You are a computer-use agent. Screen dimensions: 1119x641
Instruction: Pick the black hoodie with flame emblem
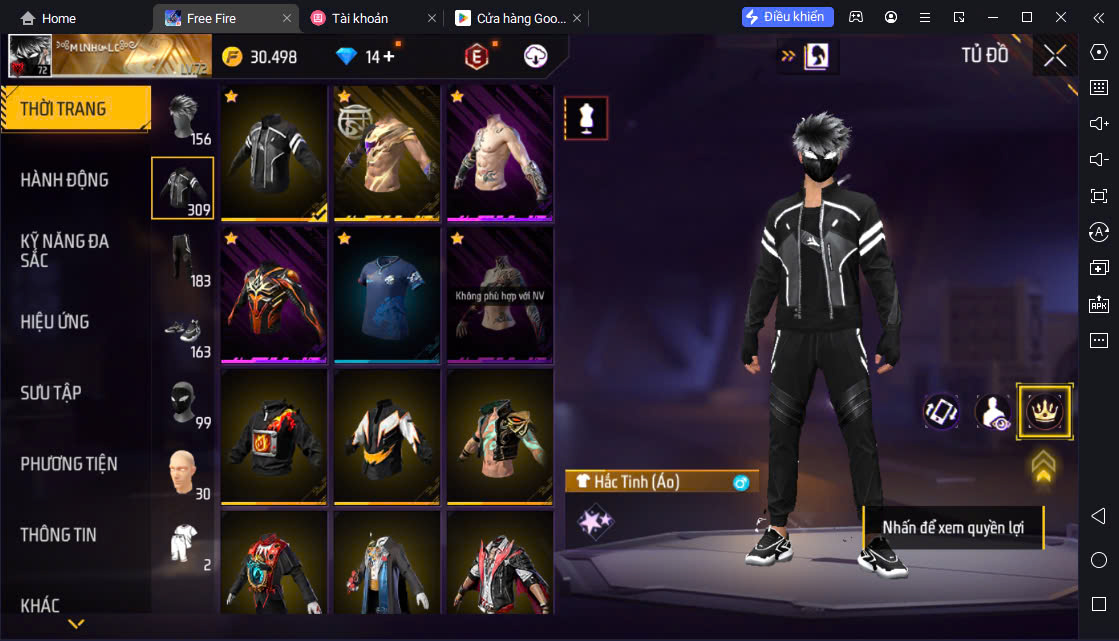tap(274, 436)
